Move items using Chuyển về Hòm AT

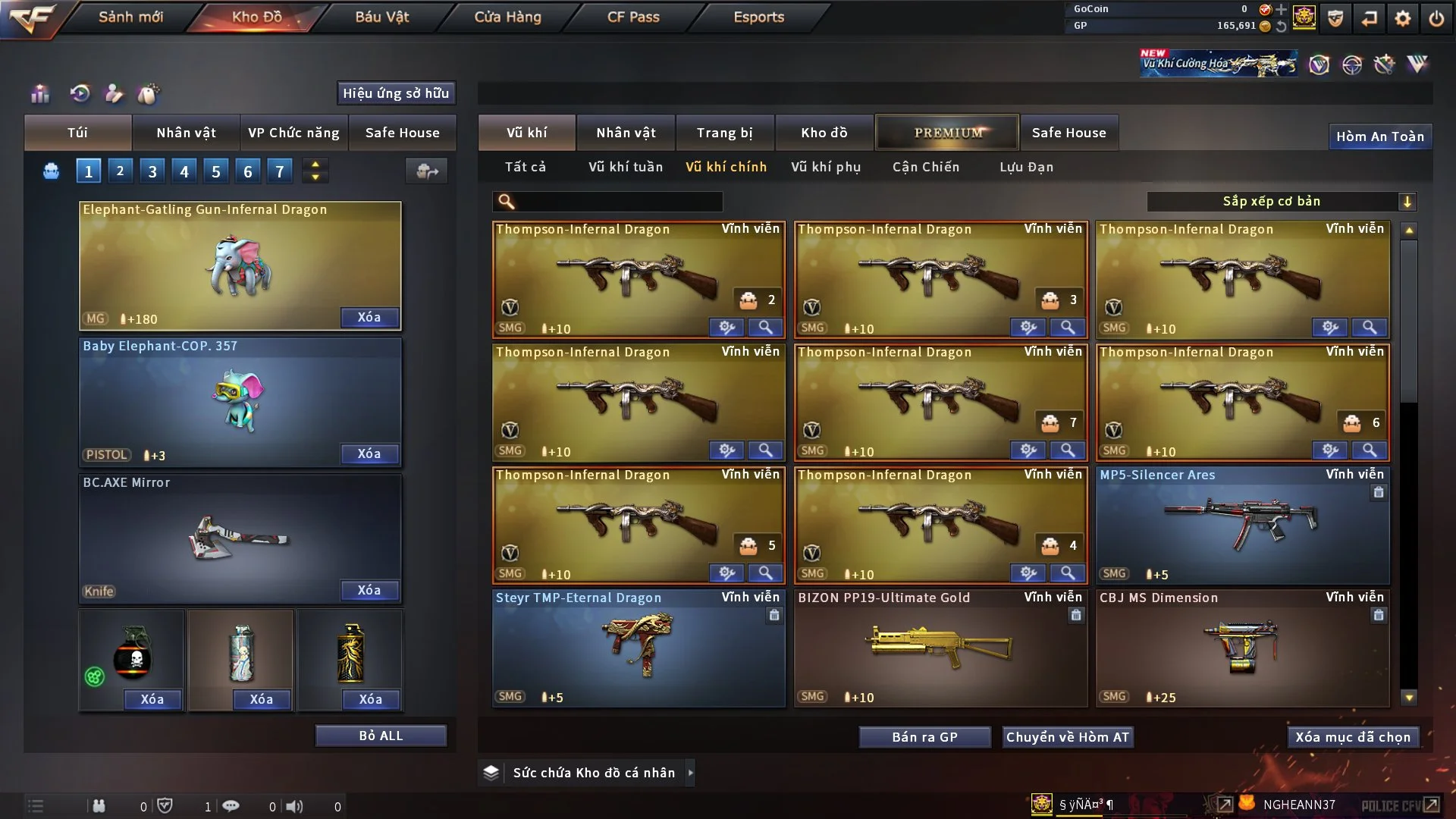point(1067,737)
